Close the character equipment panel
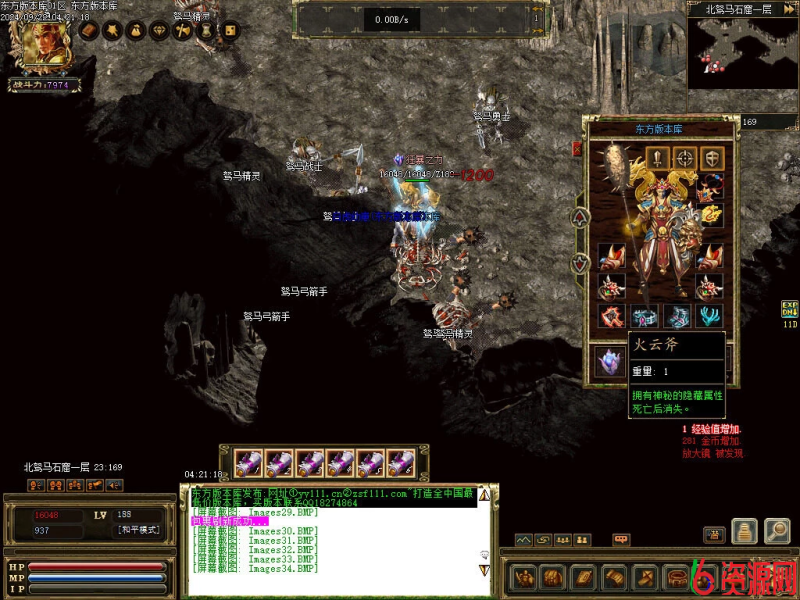 pos(577,148)
